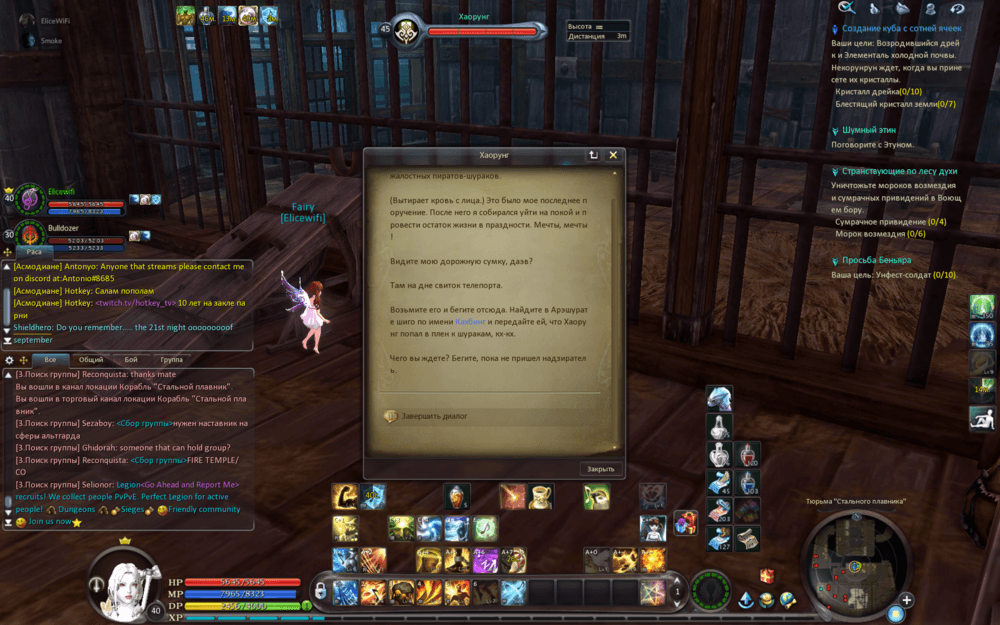Open the Группа chat tab
Image resolution: width=1000 pixels, height=625 pixels.
[x=171, y=360]
